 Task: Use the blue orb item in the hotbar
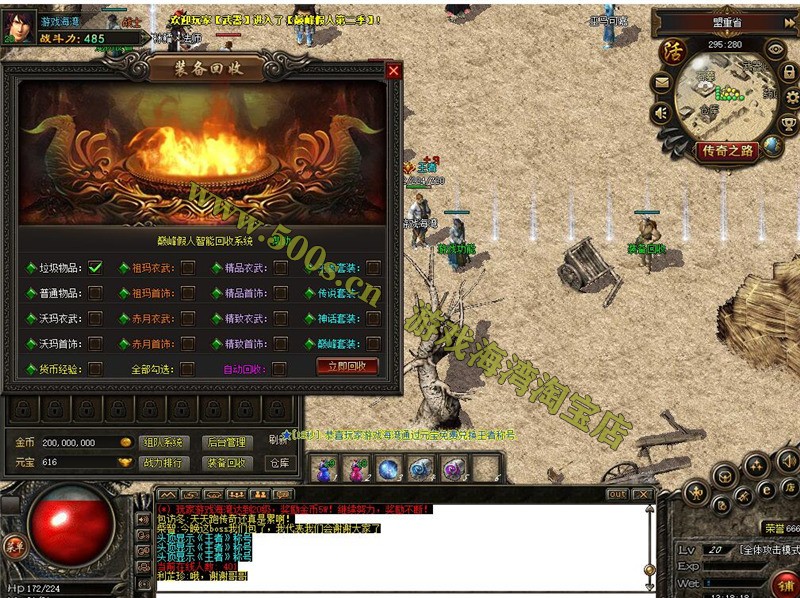[388, 468]
